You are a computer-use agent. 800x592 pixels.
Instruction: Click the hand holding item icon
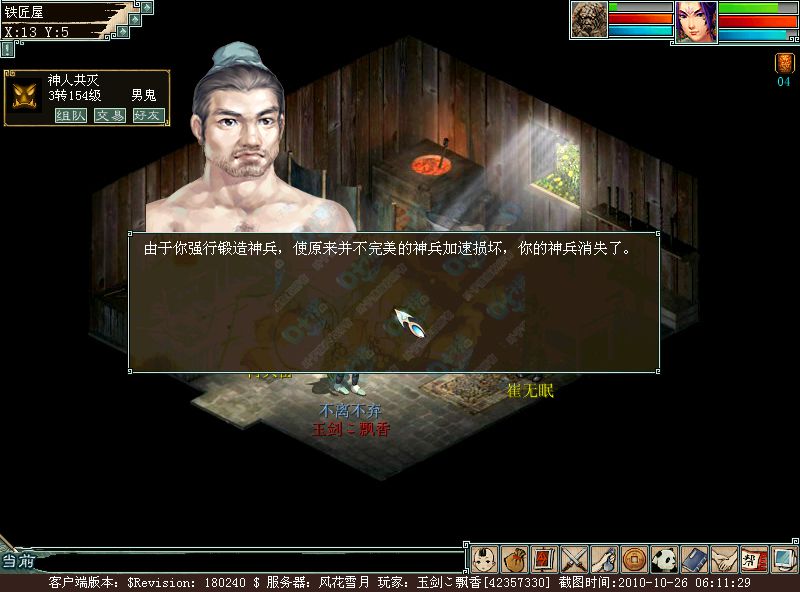tap(604, 558)
